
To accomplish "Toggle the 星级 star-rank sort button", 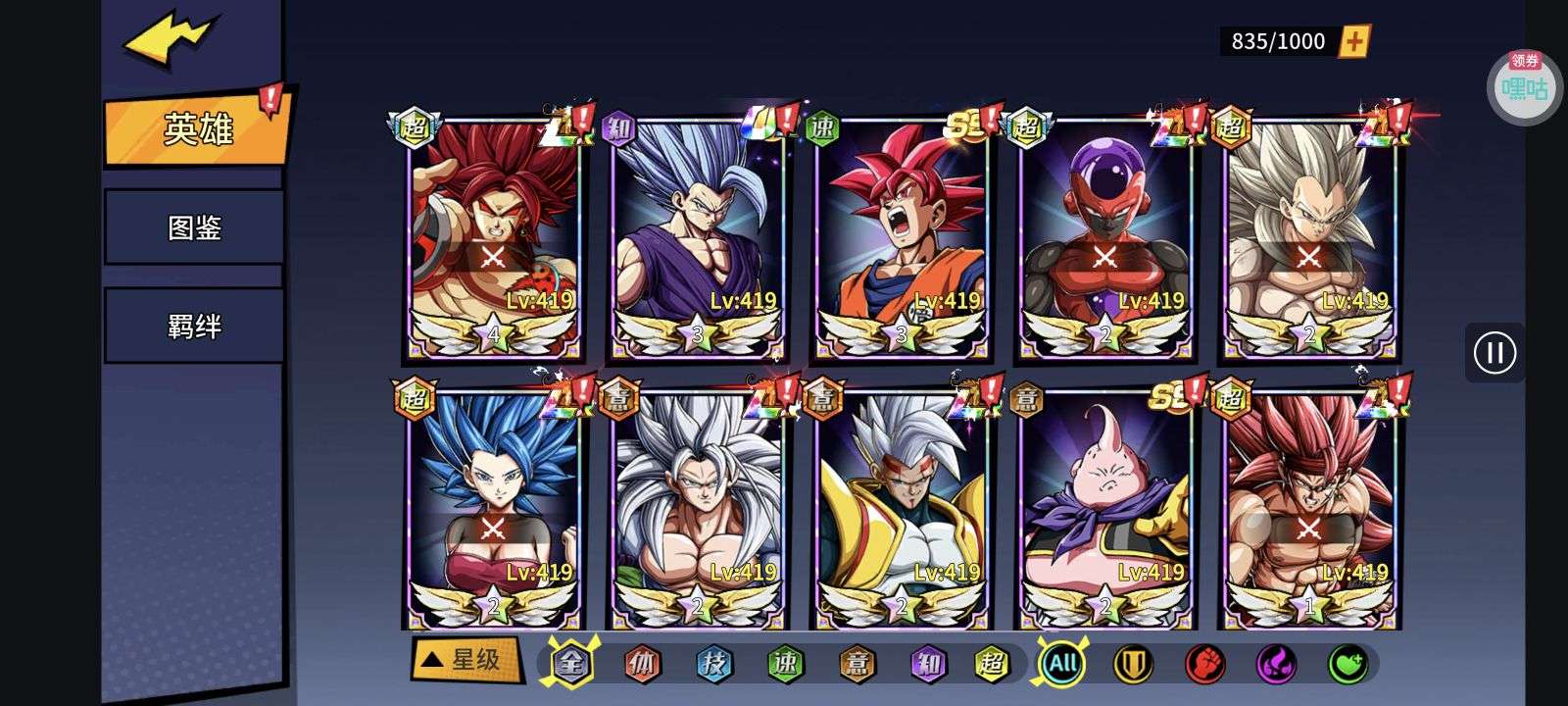I will 465,660.
